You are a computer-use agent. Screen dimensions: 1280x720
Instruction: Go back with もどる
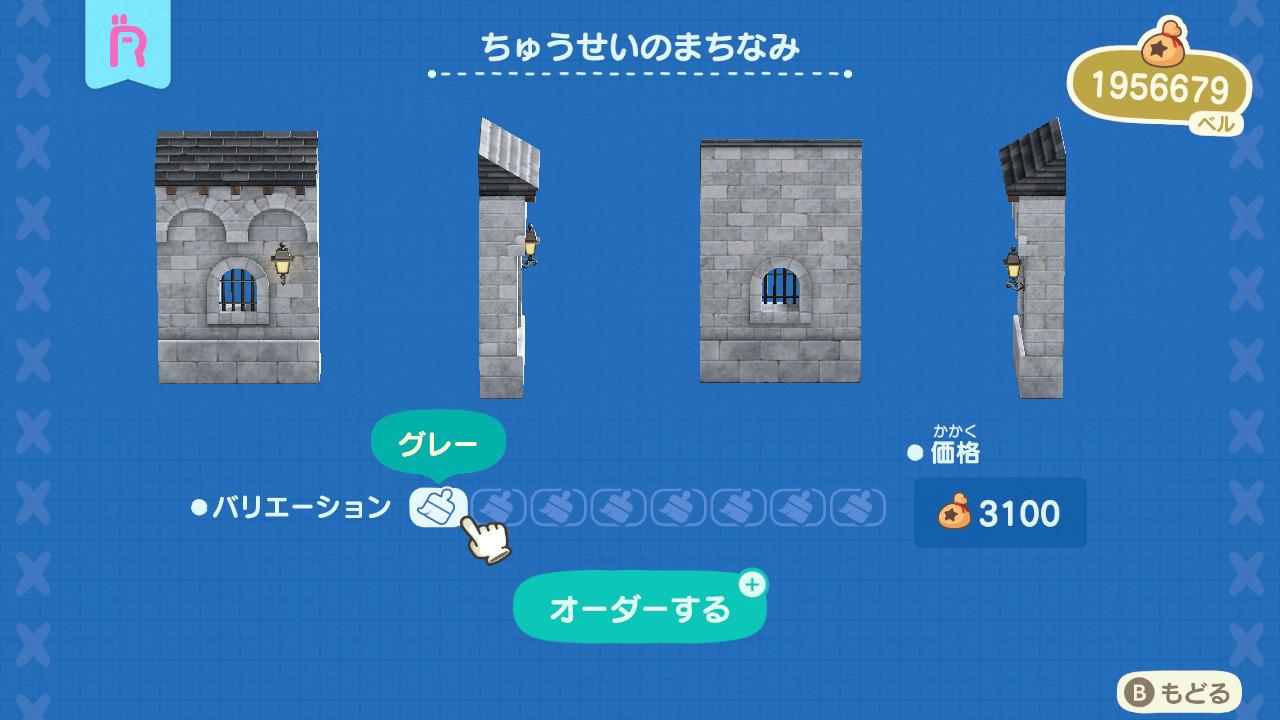tap(1179, 692)
